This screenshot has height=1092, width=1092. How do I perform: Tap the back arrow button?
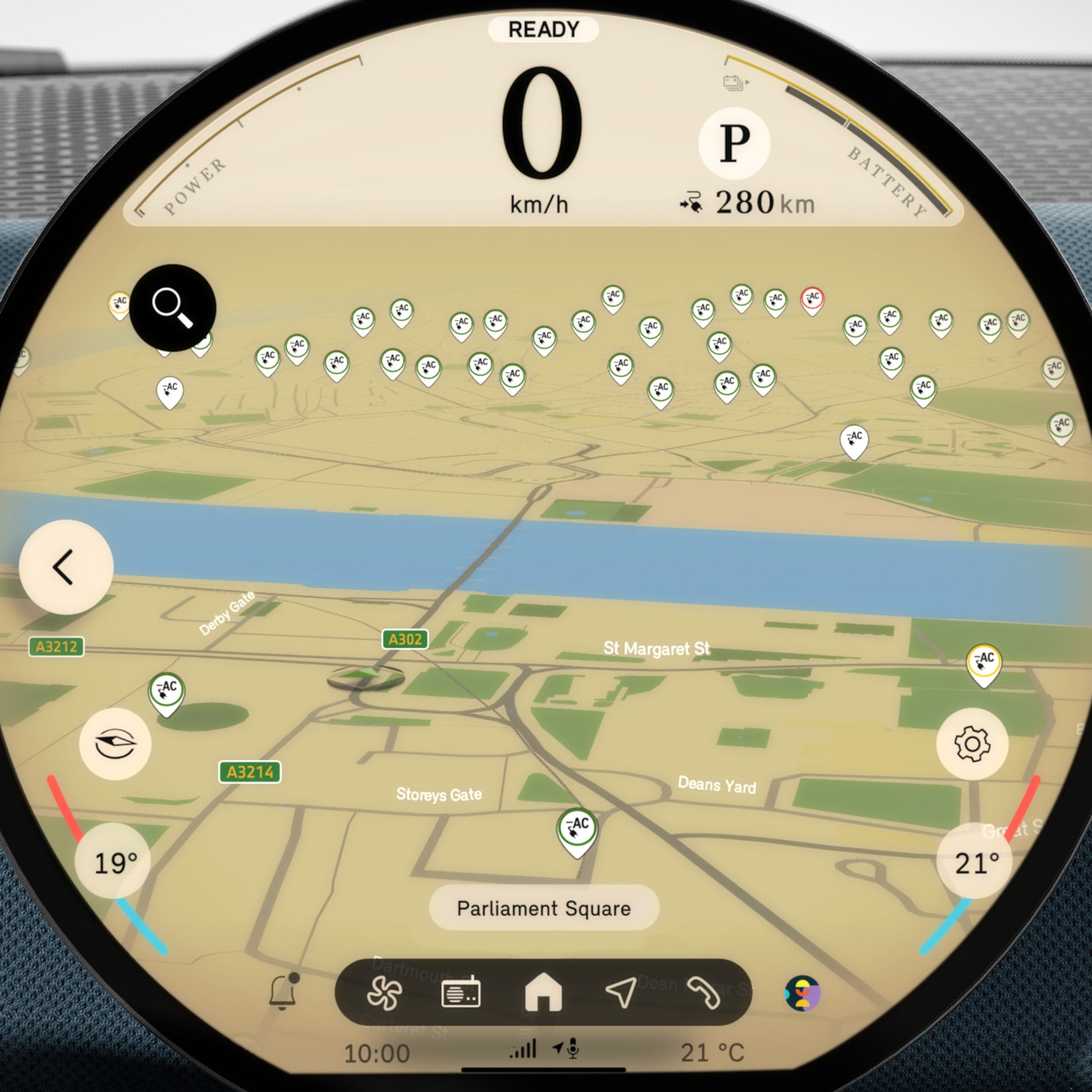click(66, 566)
